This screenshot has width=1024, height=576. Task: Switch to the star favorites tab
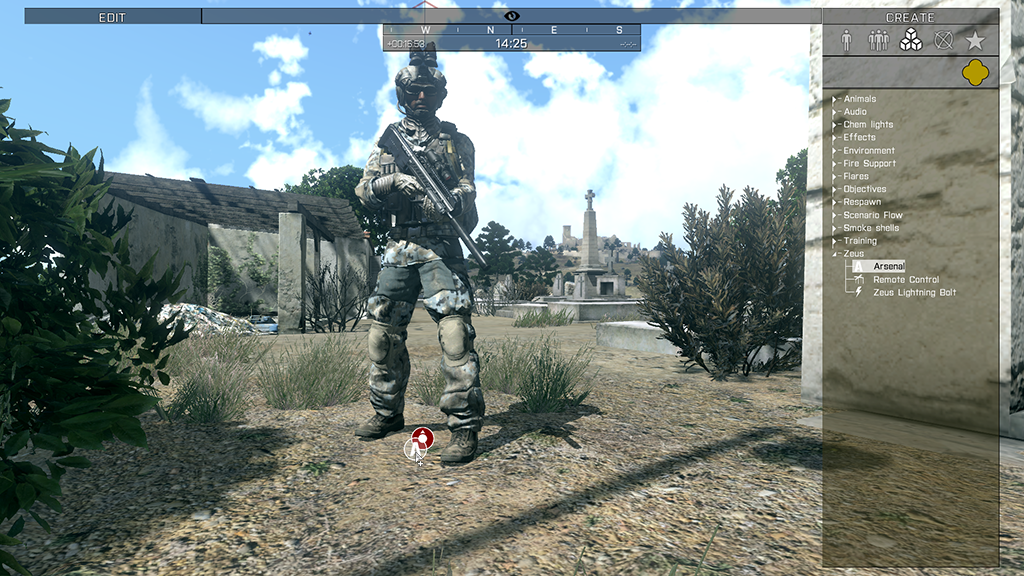(975, 40)
